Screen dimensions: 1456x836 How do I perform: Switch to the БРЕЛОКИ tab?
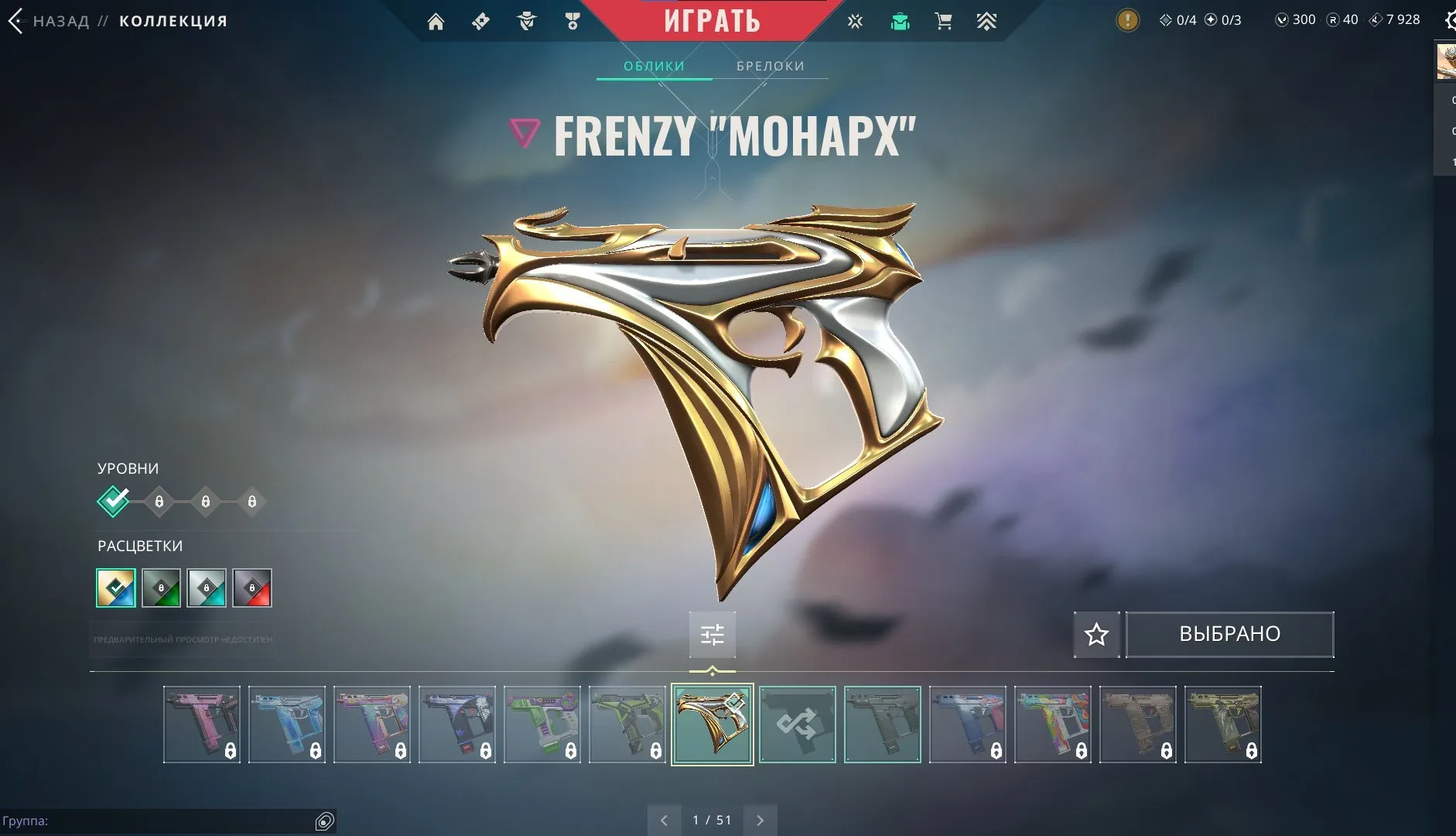pos(771,66)
